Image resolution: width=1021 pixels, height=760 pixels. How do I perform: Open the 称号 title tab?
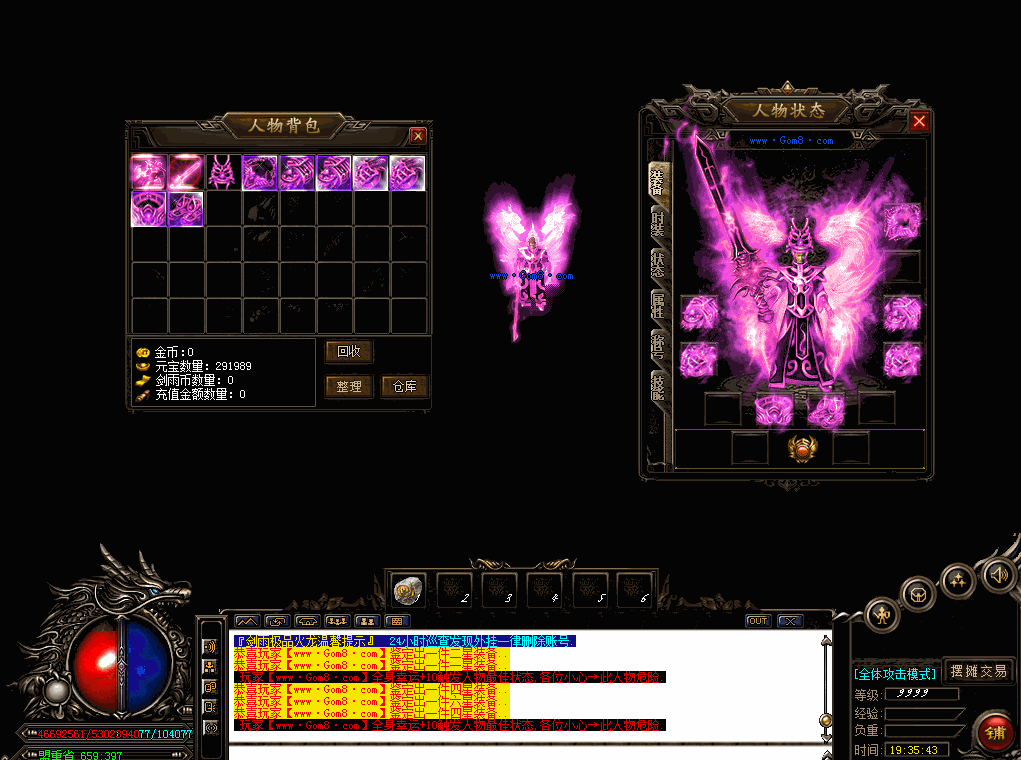[x=658, y=343]
